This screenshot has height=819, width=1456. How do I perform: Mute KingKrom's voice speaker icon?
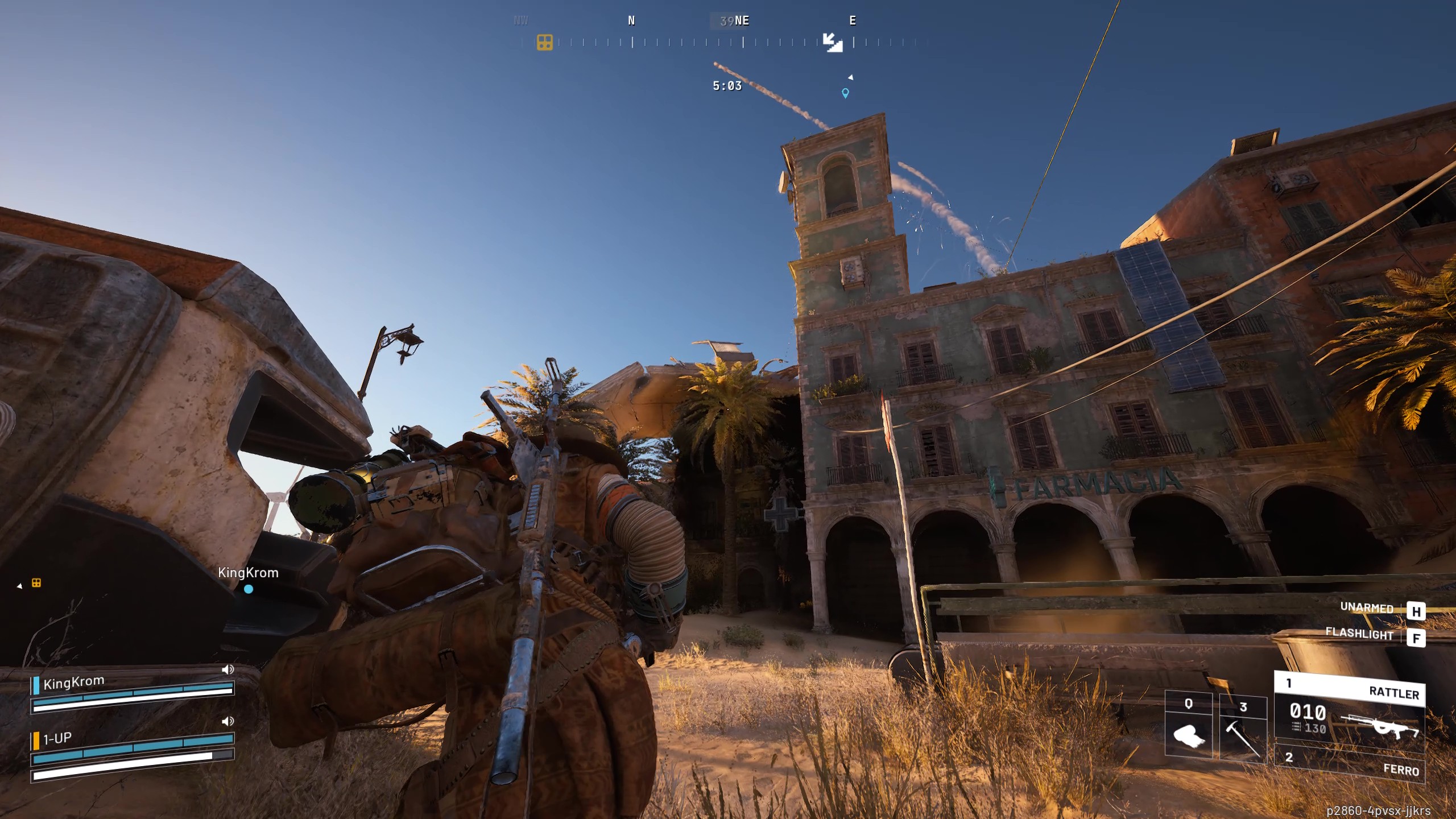click(229, 669)
